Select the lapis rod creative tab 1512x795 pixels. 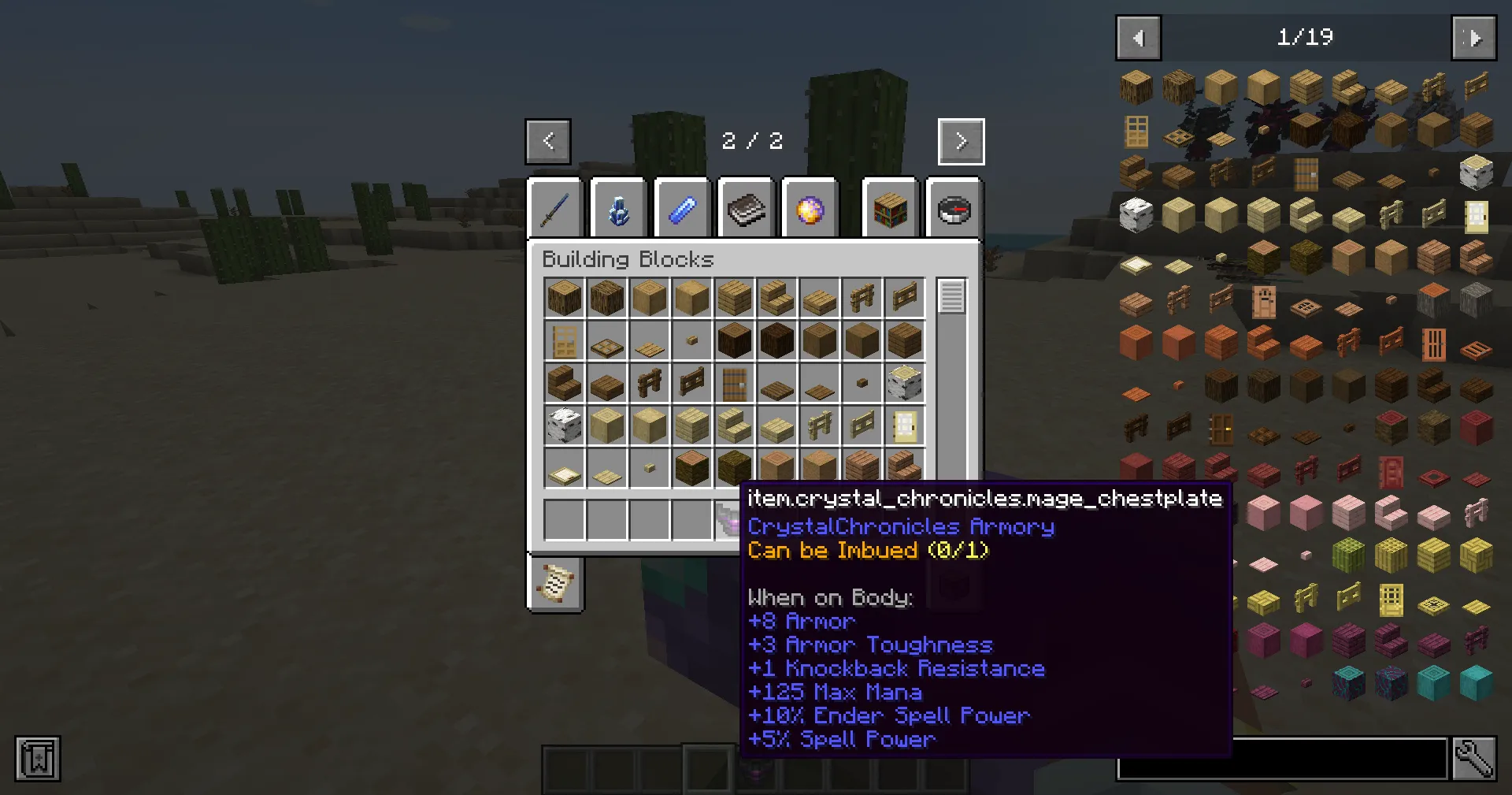coord(683,207)
